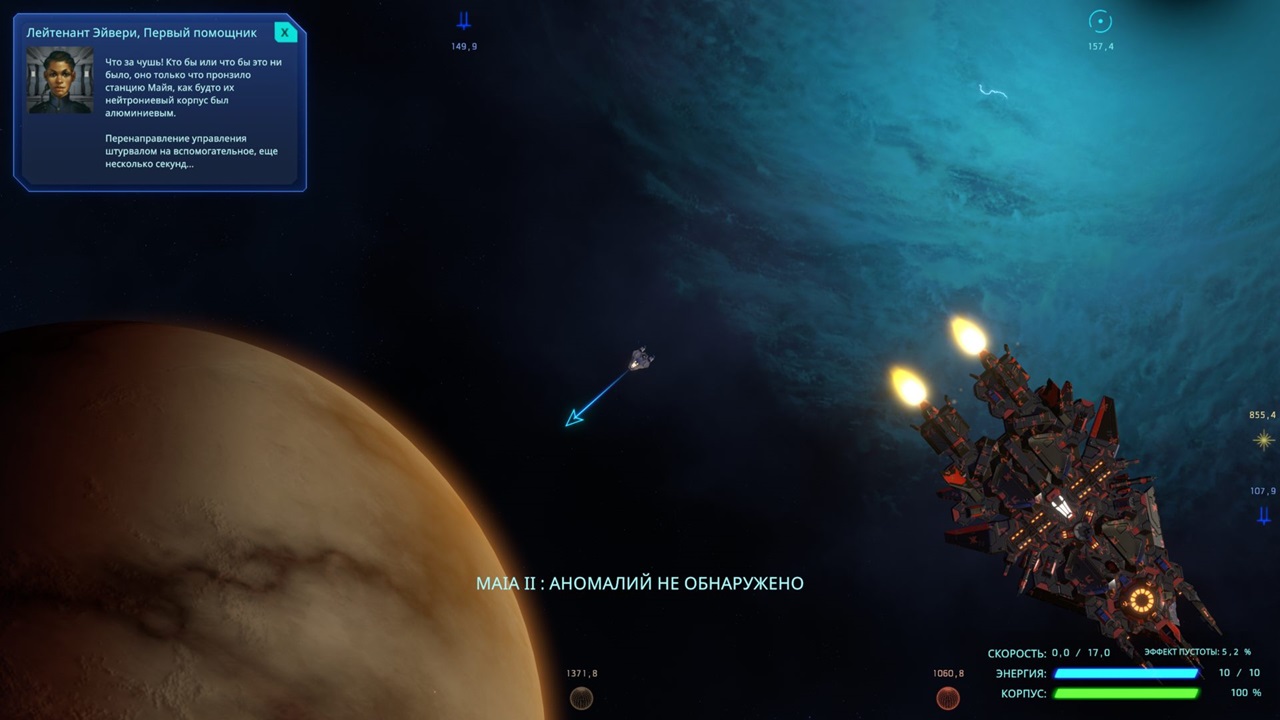Image resolution: width=1280 pixels, height=720 pixels.
Task: Close Lieutenant Avery's message with the X
Action: coord(286,31)
